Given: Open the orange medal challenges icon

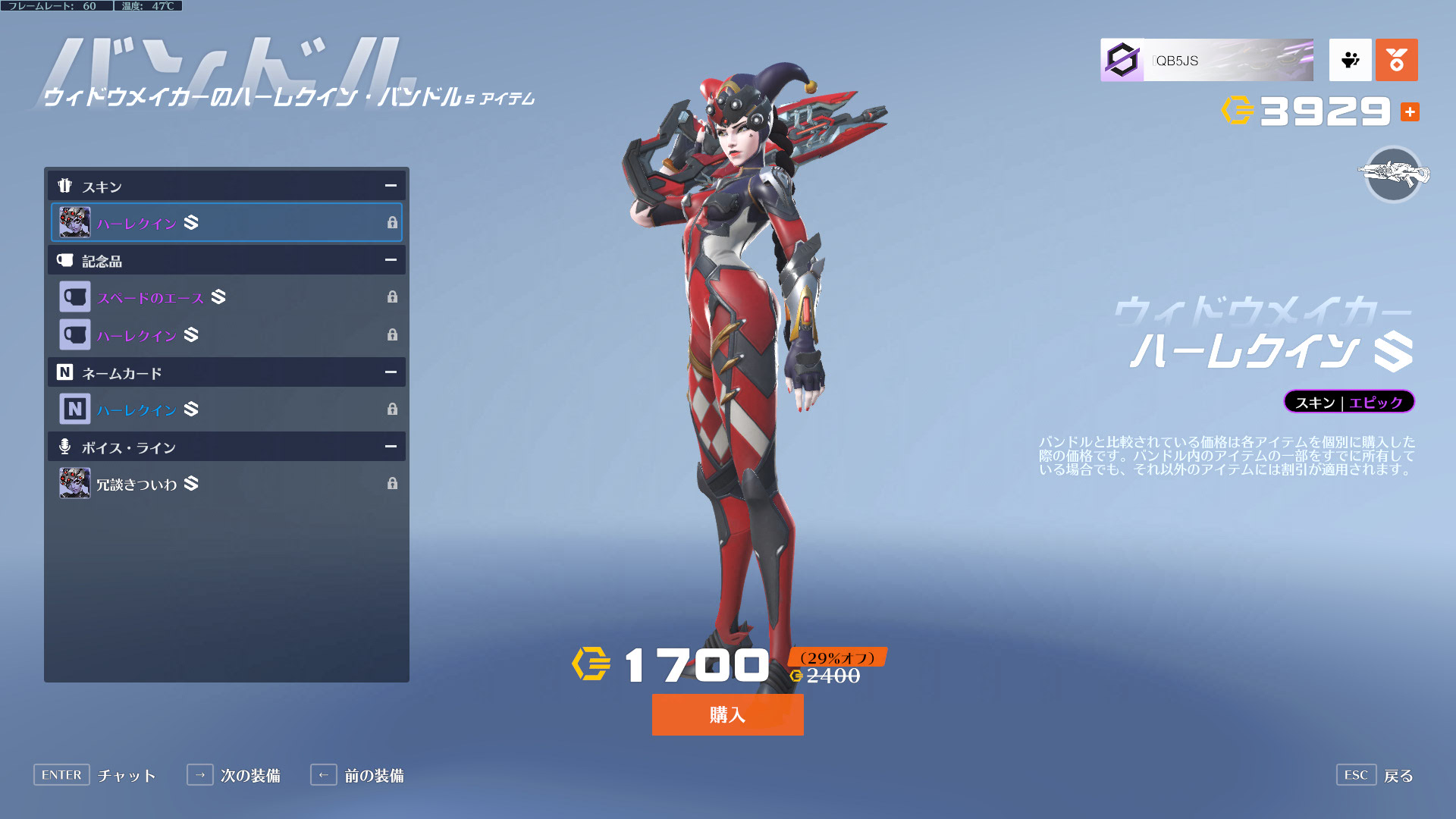Looking at the screenshot, I should pyautogui.click(x=1396, y=61).
